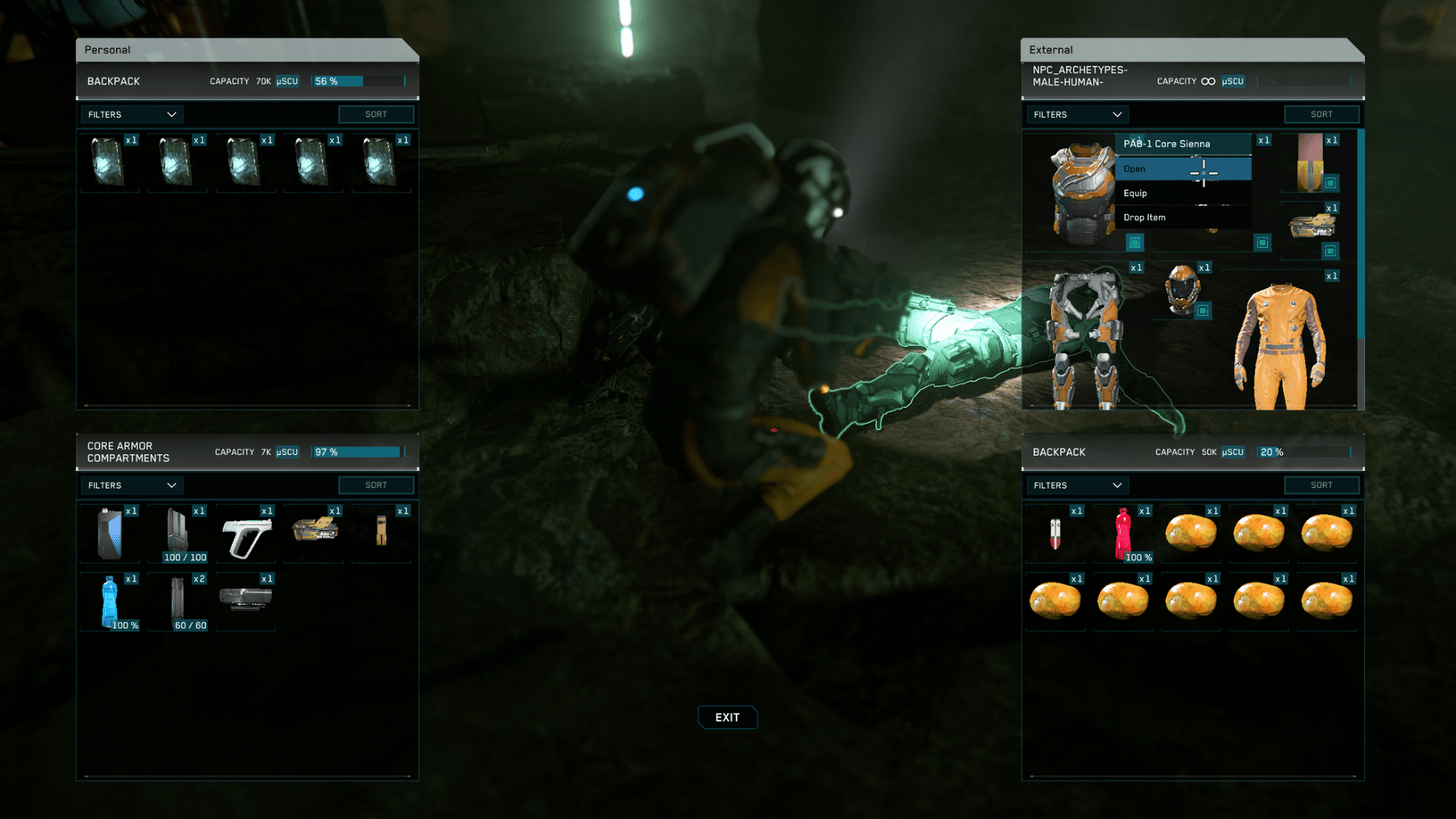Screen dimensions: 1456x819
Task: Select the red drink bottle in NPC backpack
Action: tap(1122, 533)
